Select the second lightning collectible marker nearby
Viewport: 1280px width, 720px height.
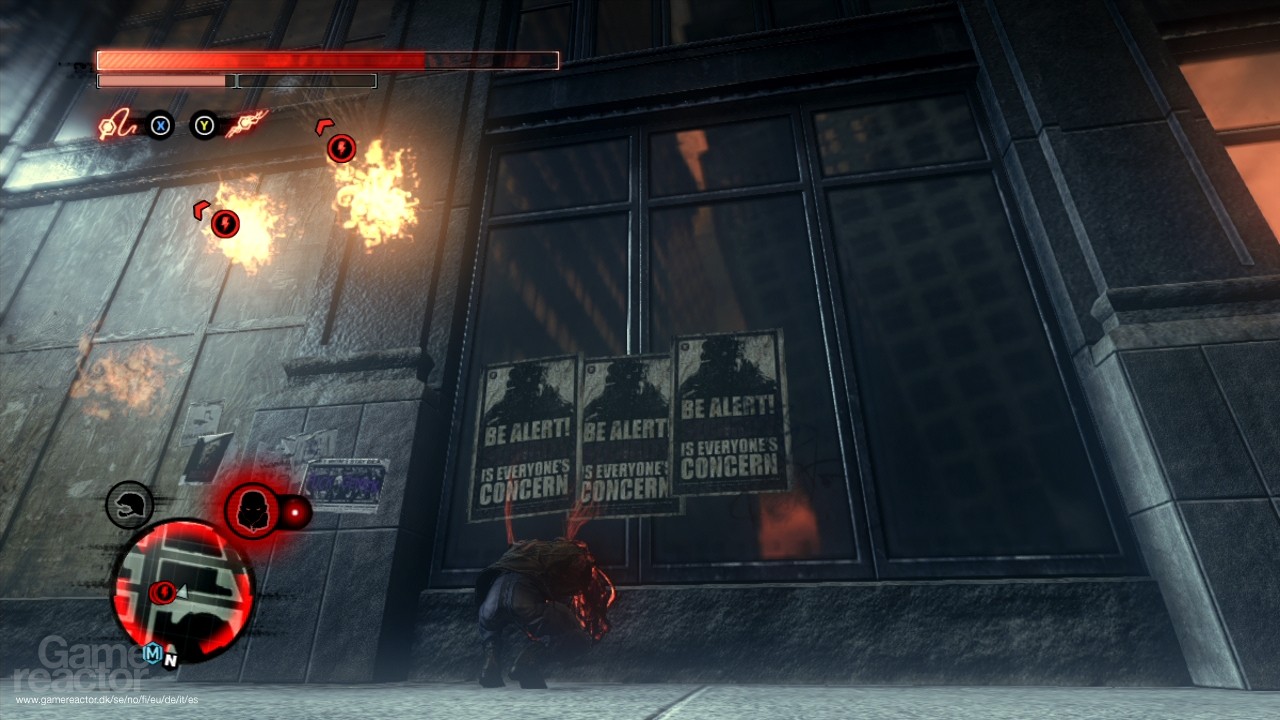(225, 222)
